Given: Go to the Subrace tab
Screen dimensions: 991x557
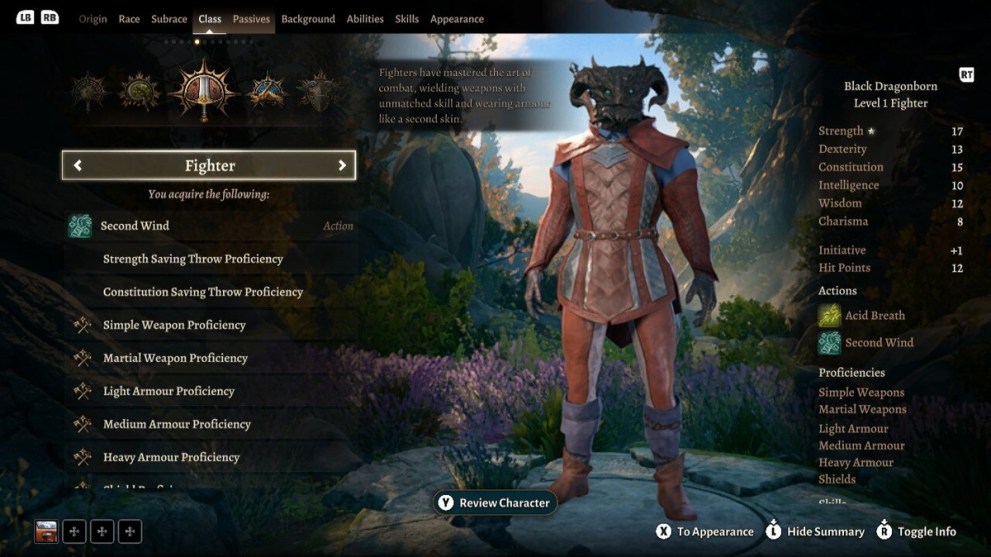Looking at the screenshot, I should [169, 19].
